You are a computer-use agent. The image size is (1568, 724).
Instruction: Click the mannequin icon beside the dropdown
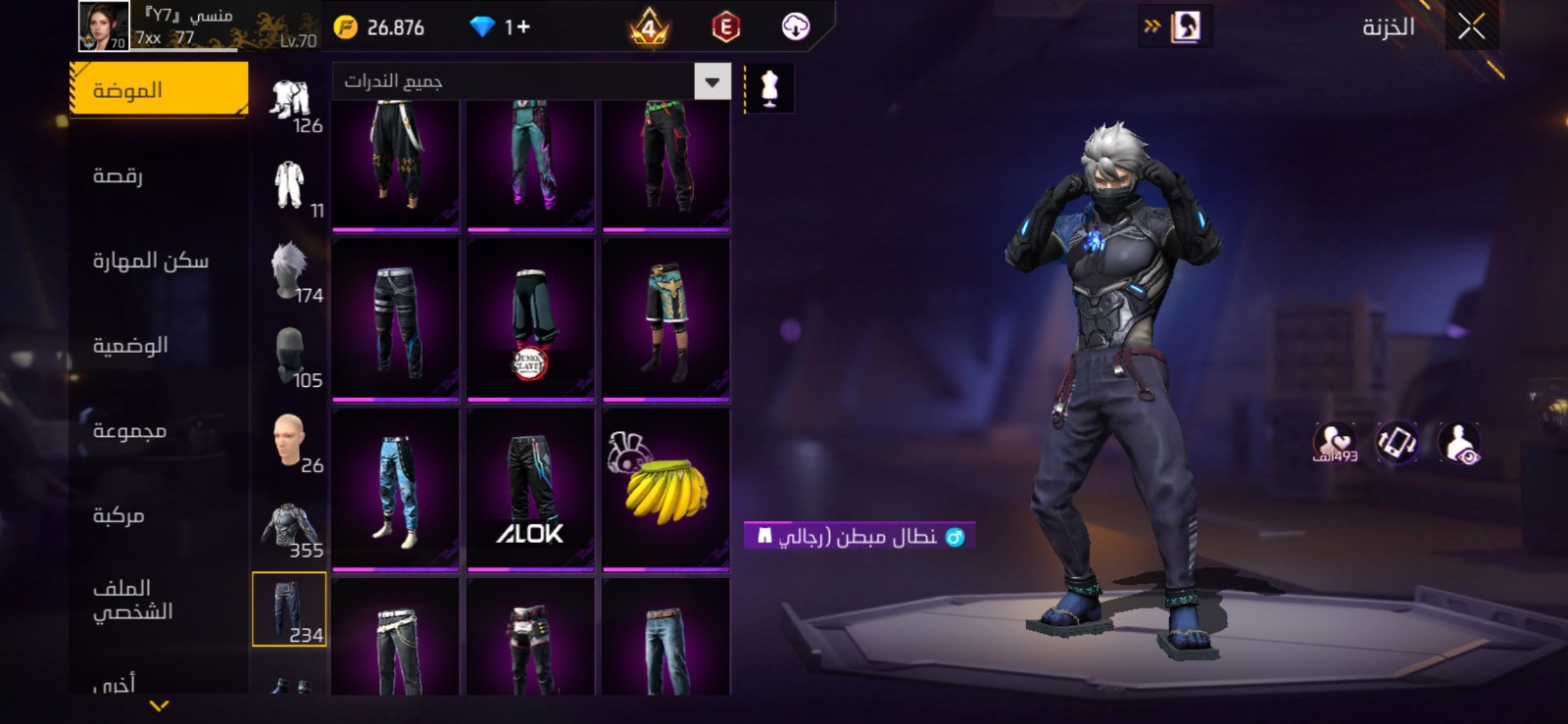pos(769,88)
